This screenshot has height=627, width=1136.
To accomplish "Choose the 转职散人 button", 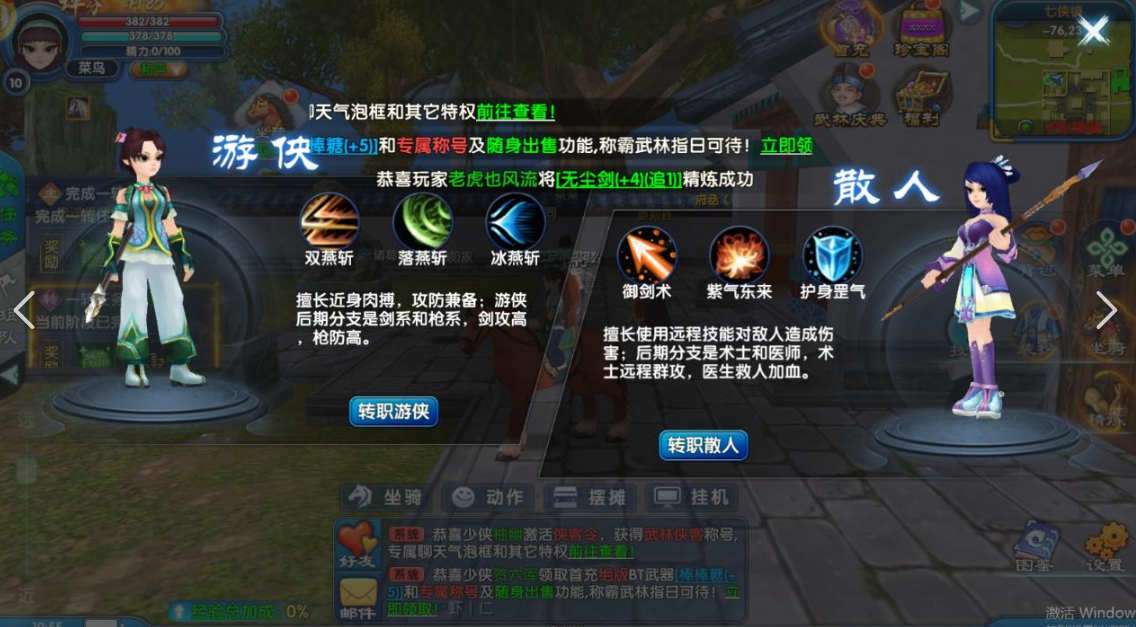I will pos(703,445).
